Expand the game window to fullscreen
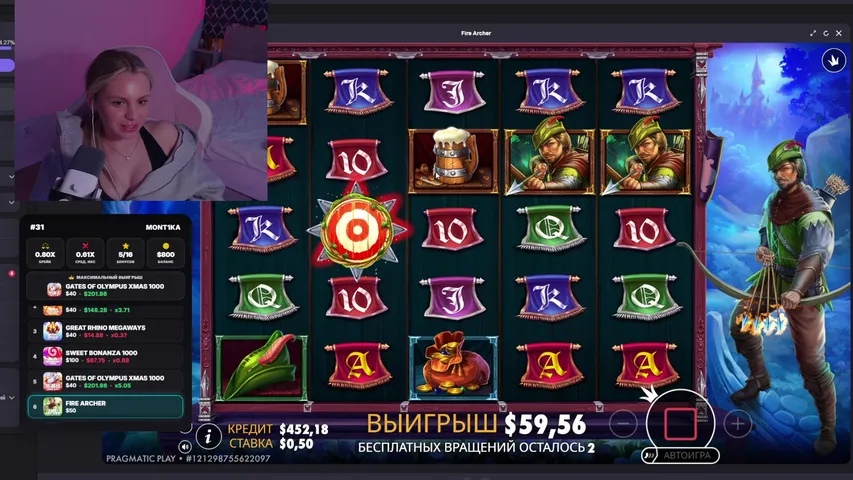Image resolution: width=853 pixels, height=480 pixels. point(814,33)
